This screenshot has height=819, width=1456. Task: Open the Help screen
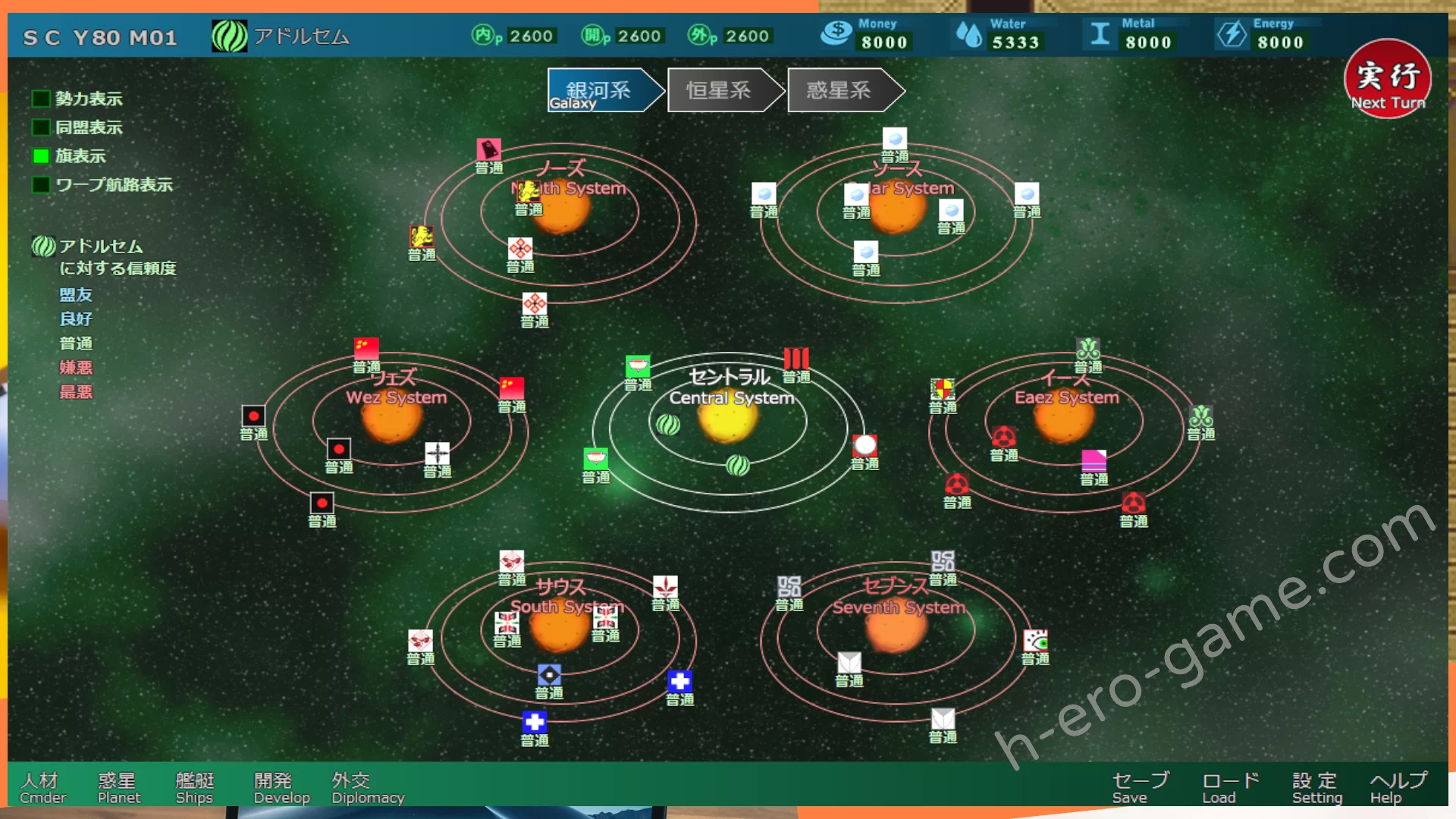1398,787
